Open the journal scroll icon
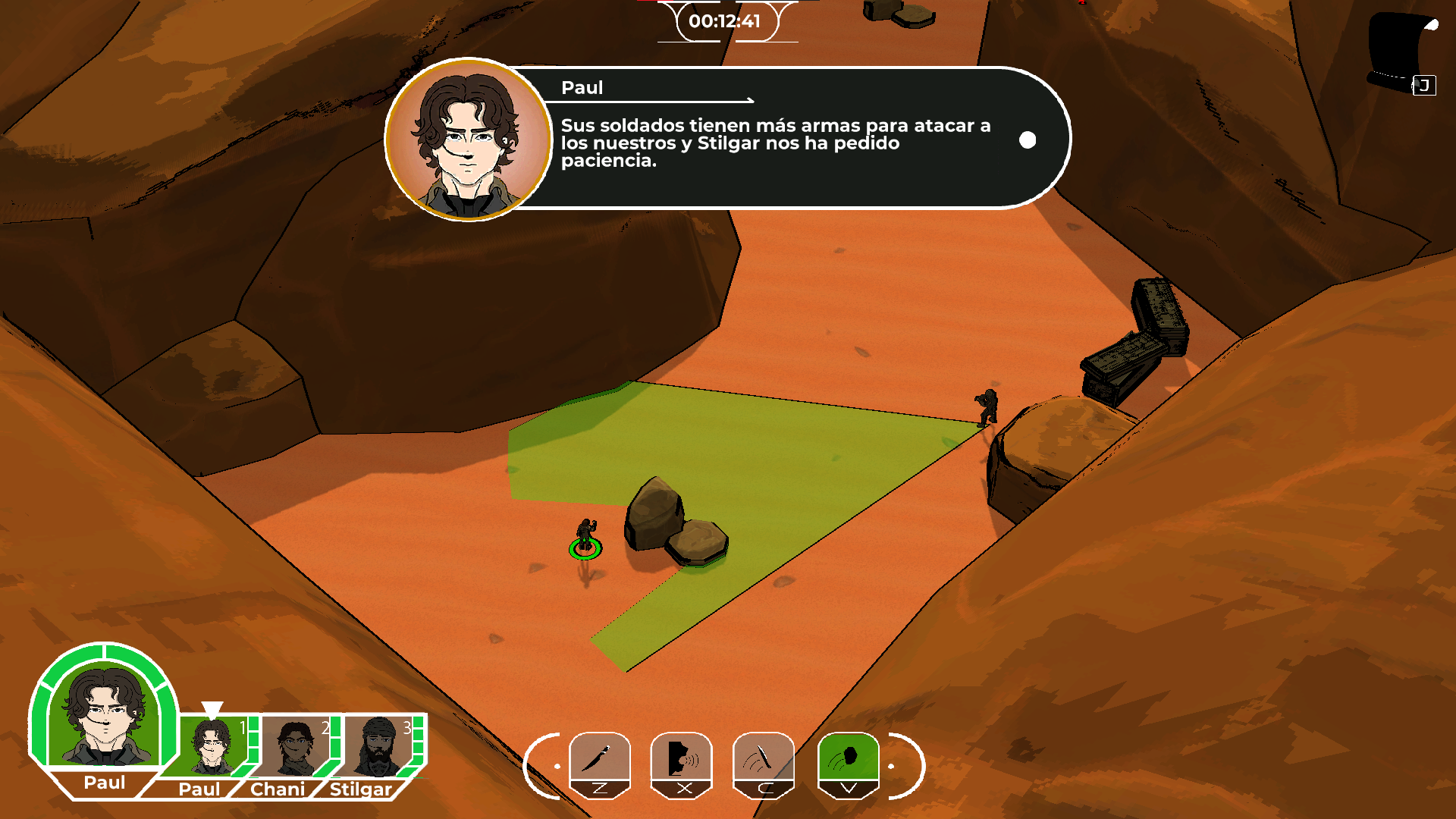1456x819 pixels. coord(1402,53)
